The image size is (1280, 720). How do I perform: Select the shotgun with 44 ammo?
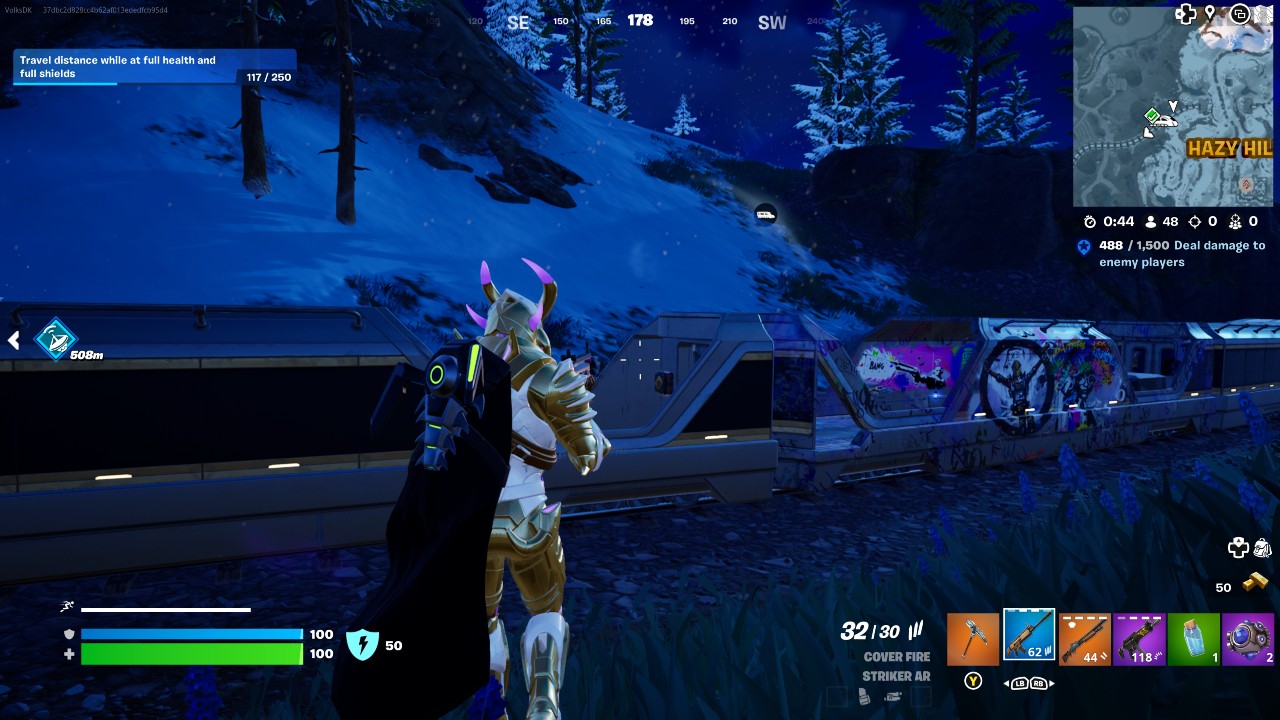[1085, 636]
